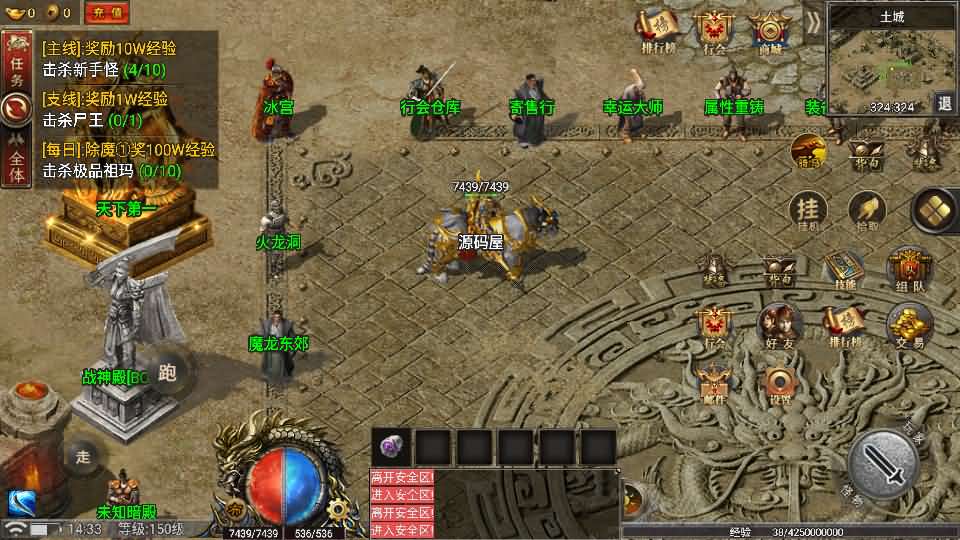
Task: Toggle the 挂机 auto-battle button
Action: tap(807, 212)
